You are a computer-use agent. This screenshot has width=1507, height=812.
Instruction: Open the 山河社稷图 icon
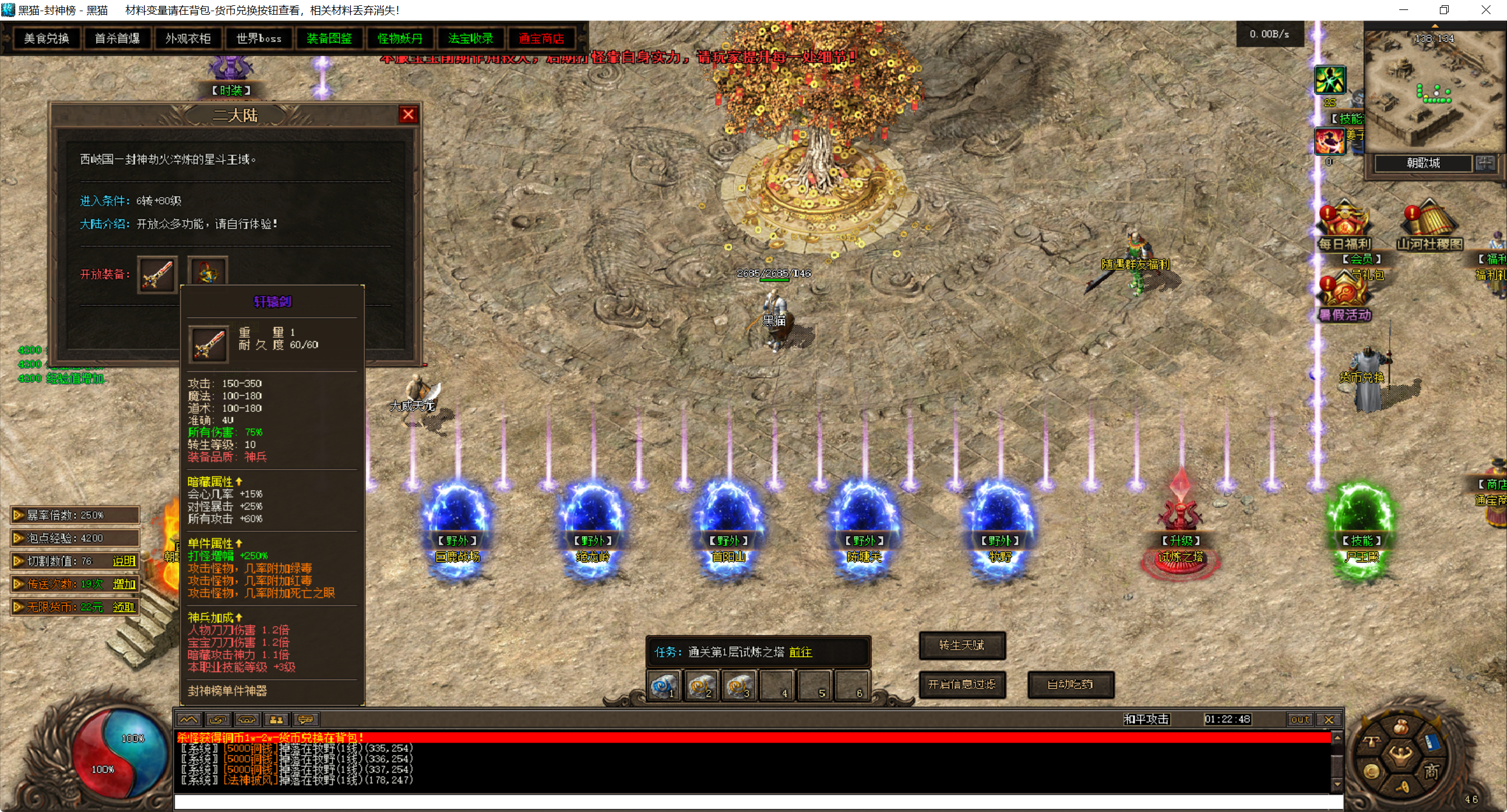click(1429, 227)
